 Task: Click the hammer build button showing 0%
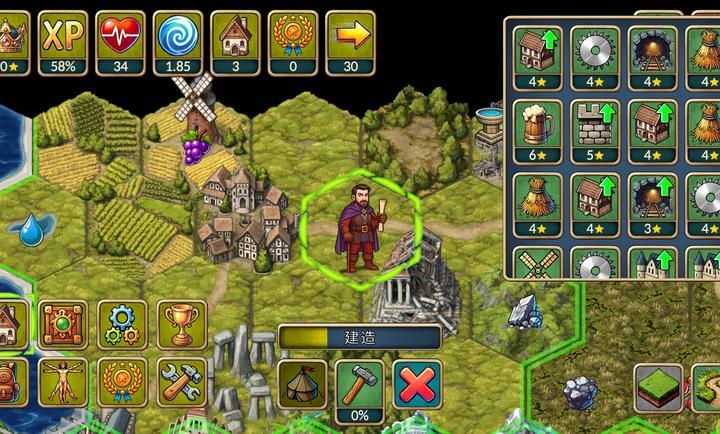coord(360,384)
